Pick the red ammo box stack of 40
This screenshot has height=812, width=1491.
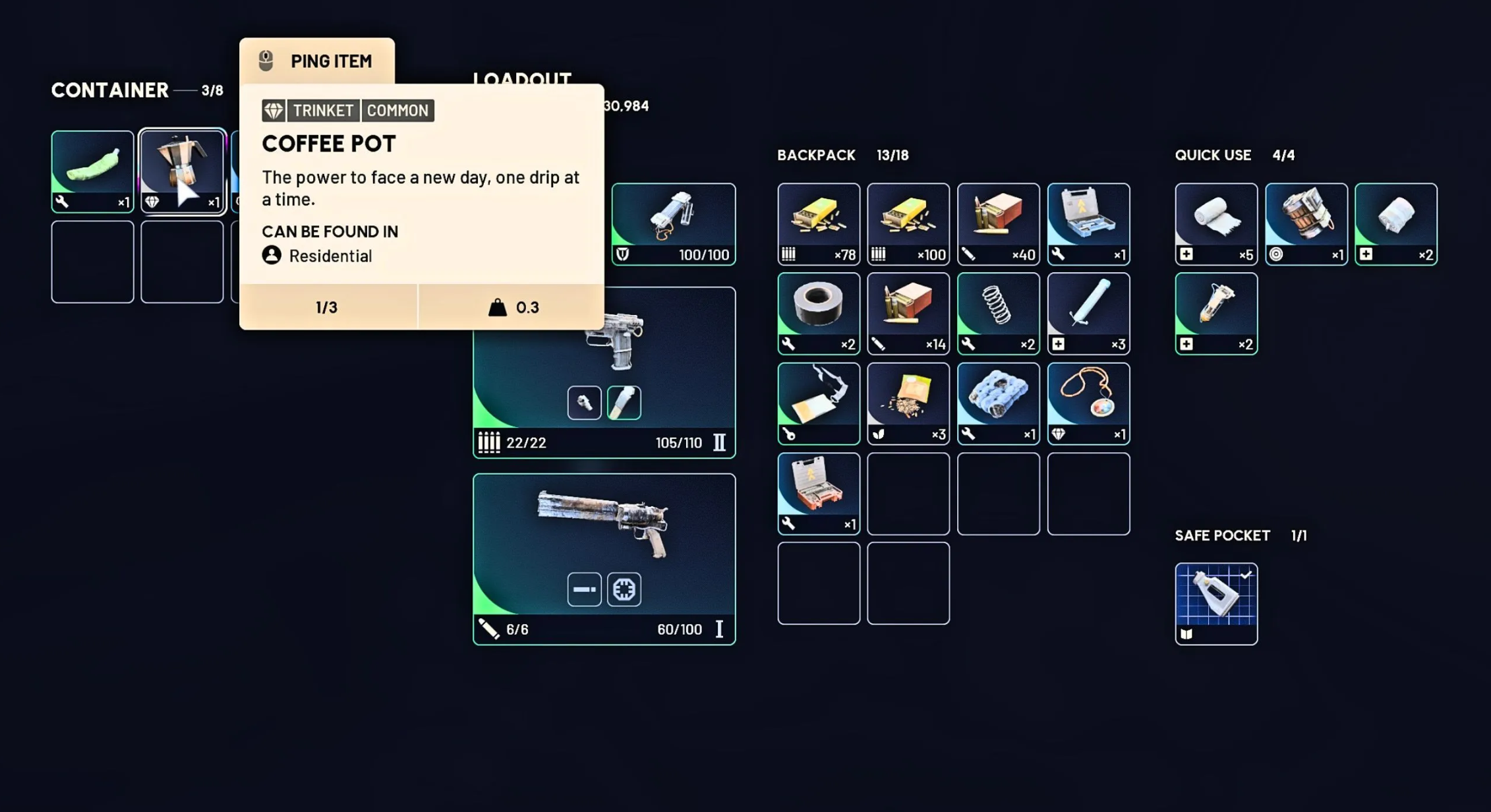tap(998, 223)
